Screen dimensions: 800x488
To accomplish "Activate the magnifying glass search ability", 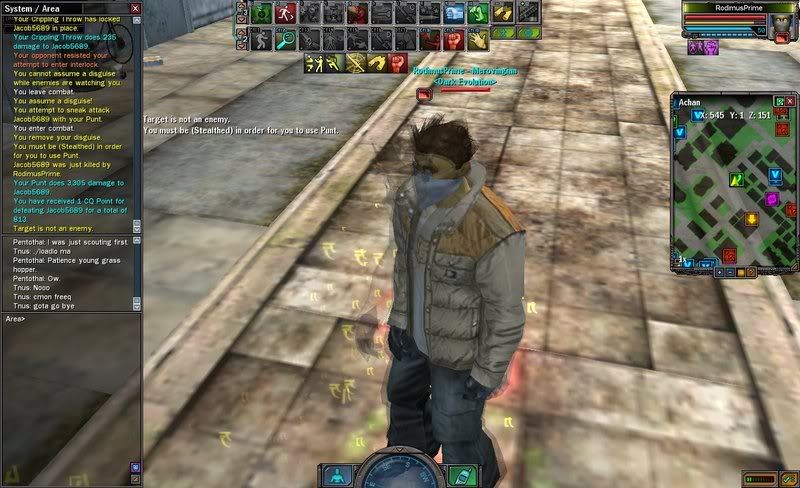I will click(284, 39).
